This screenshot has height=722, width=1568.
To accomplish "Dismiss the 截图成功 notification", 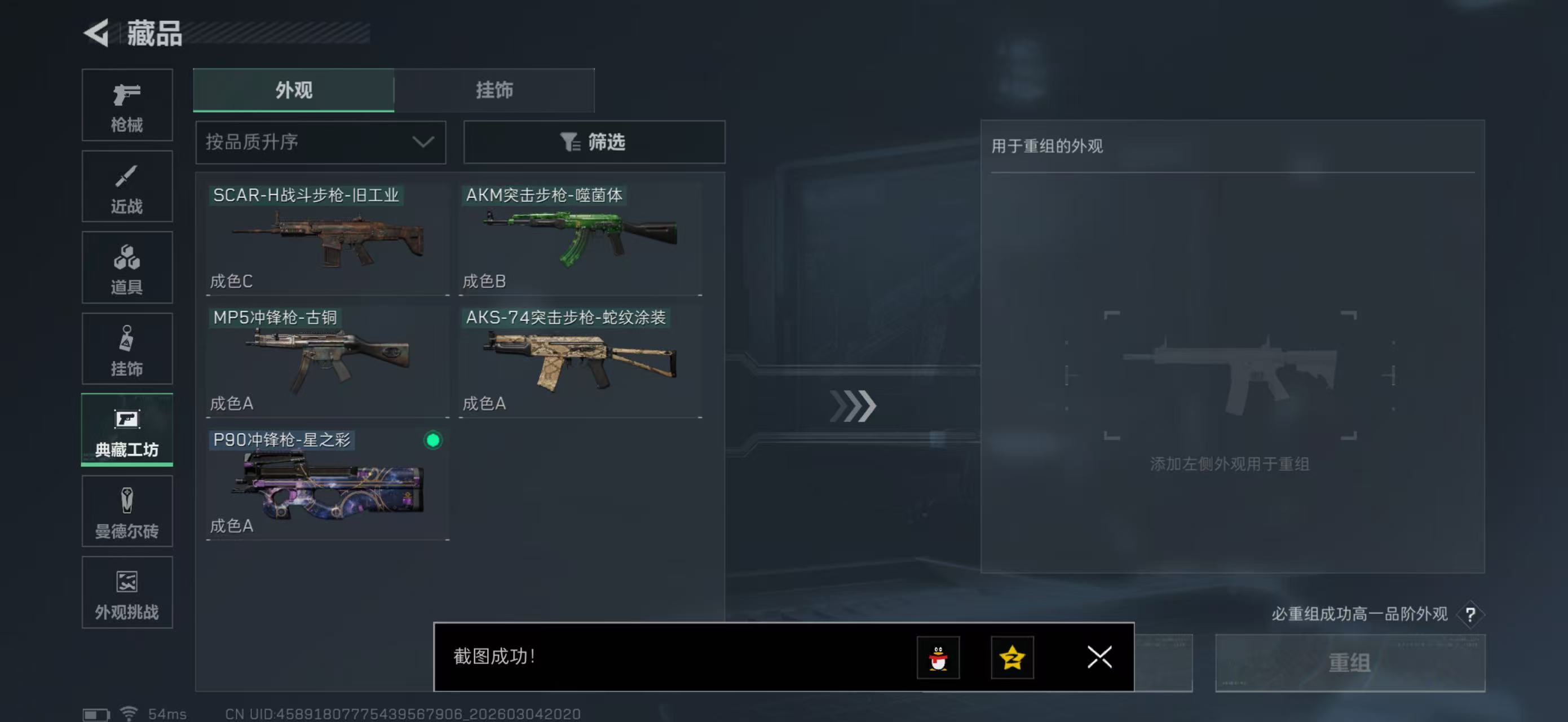I will pyautogui.click(x=1099, y=658).
